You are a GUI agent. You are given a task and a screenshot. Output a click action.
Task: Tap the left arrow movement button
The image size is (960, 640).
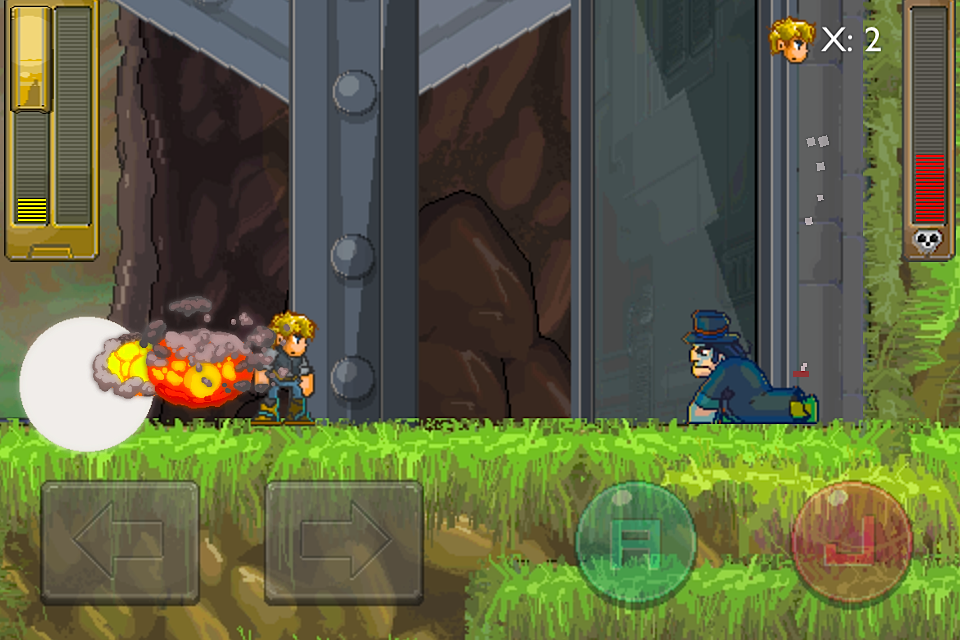pos(120,542)
